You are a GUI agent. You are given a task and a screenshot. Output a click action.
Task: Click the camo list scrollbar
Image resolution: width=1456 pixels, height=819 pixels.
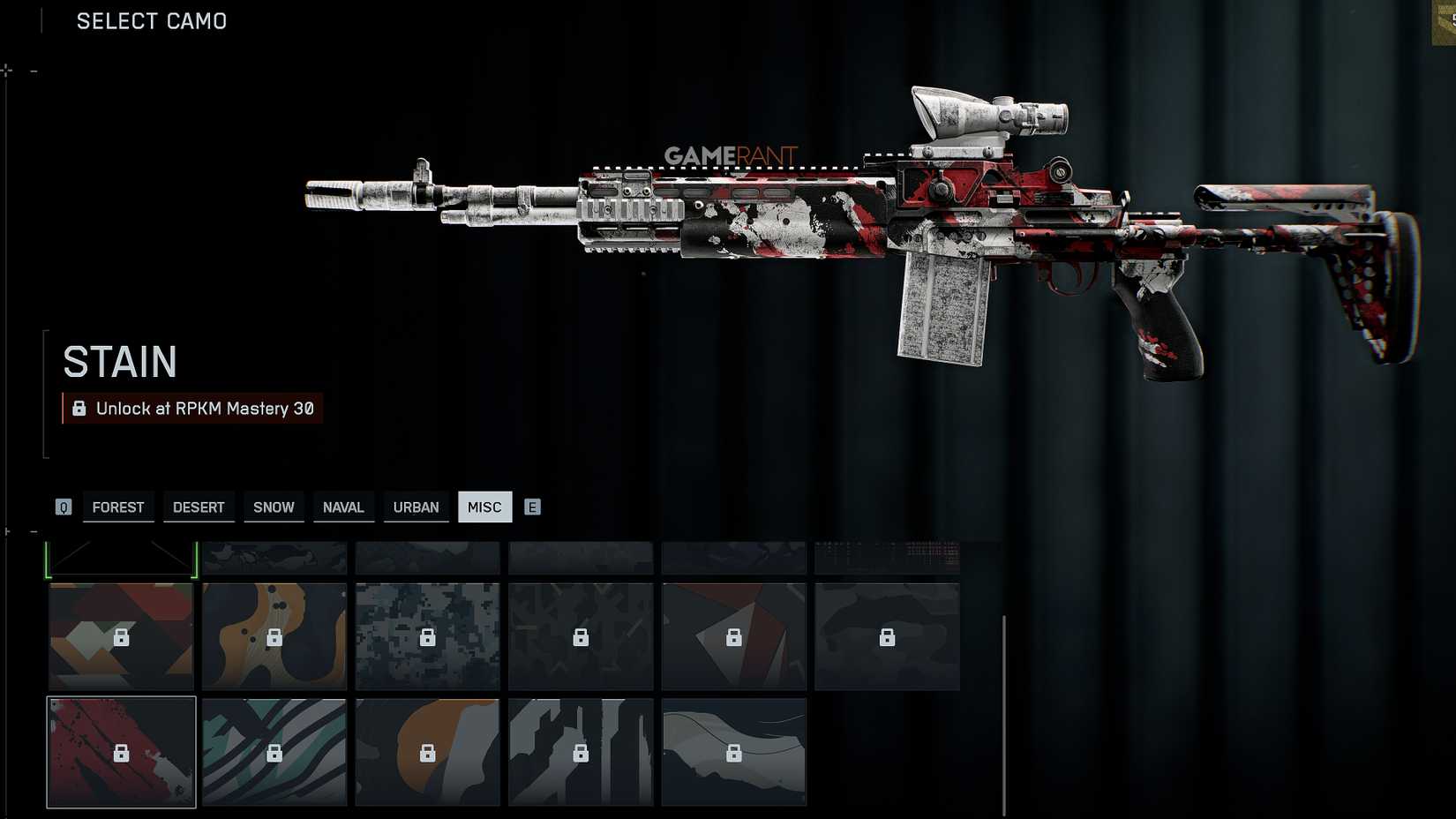[1004, 715]
